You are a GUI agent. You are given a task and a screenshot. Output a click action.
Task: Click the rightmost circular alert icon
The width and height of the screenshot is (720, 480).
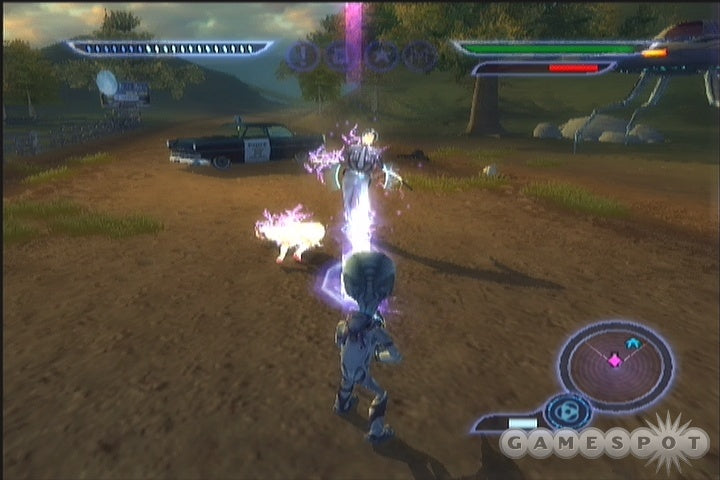[421, 53]
